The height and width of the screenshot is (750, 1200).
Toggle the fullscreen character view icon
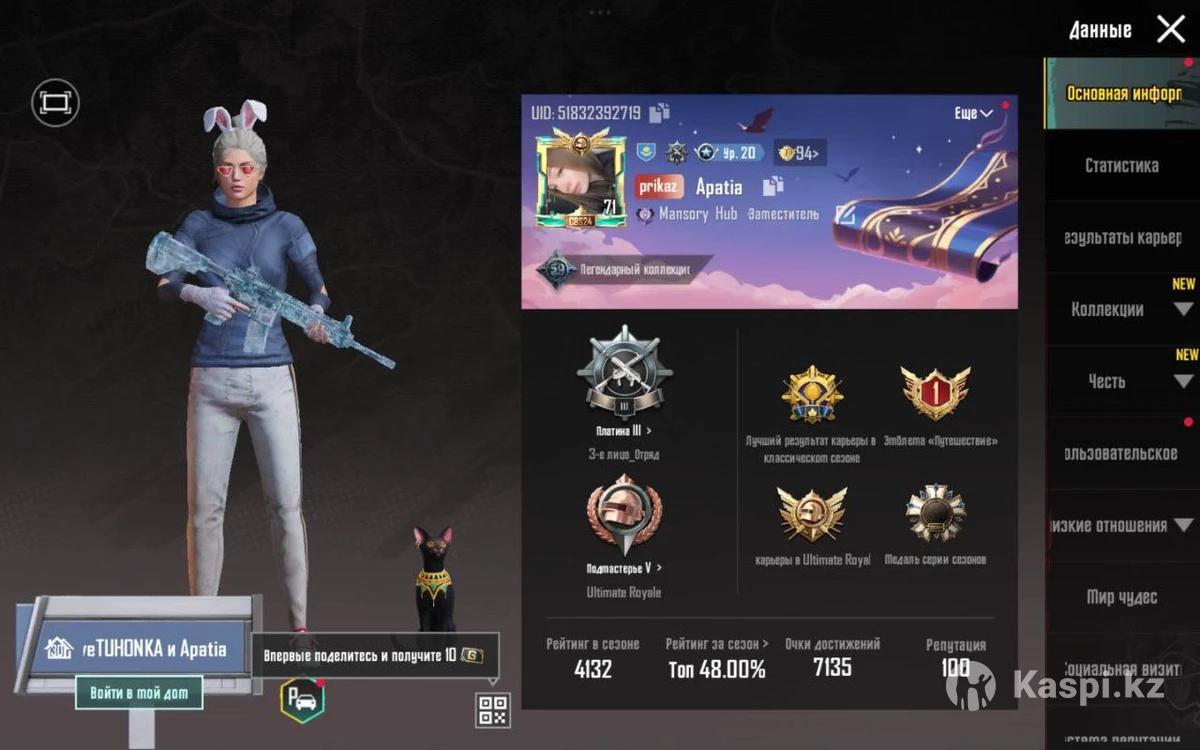(55, 102)
